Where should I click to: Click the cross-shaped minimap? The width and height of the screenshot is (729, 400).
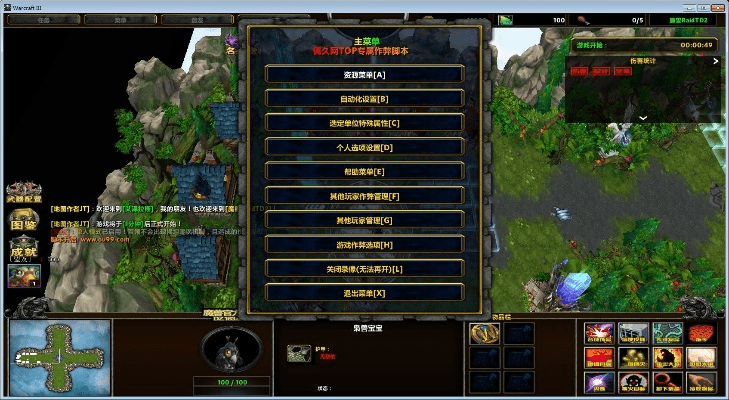tap(59, 357)
